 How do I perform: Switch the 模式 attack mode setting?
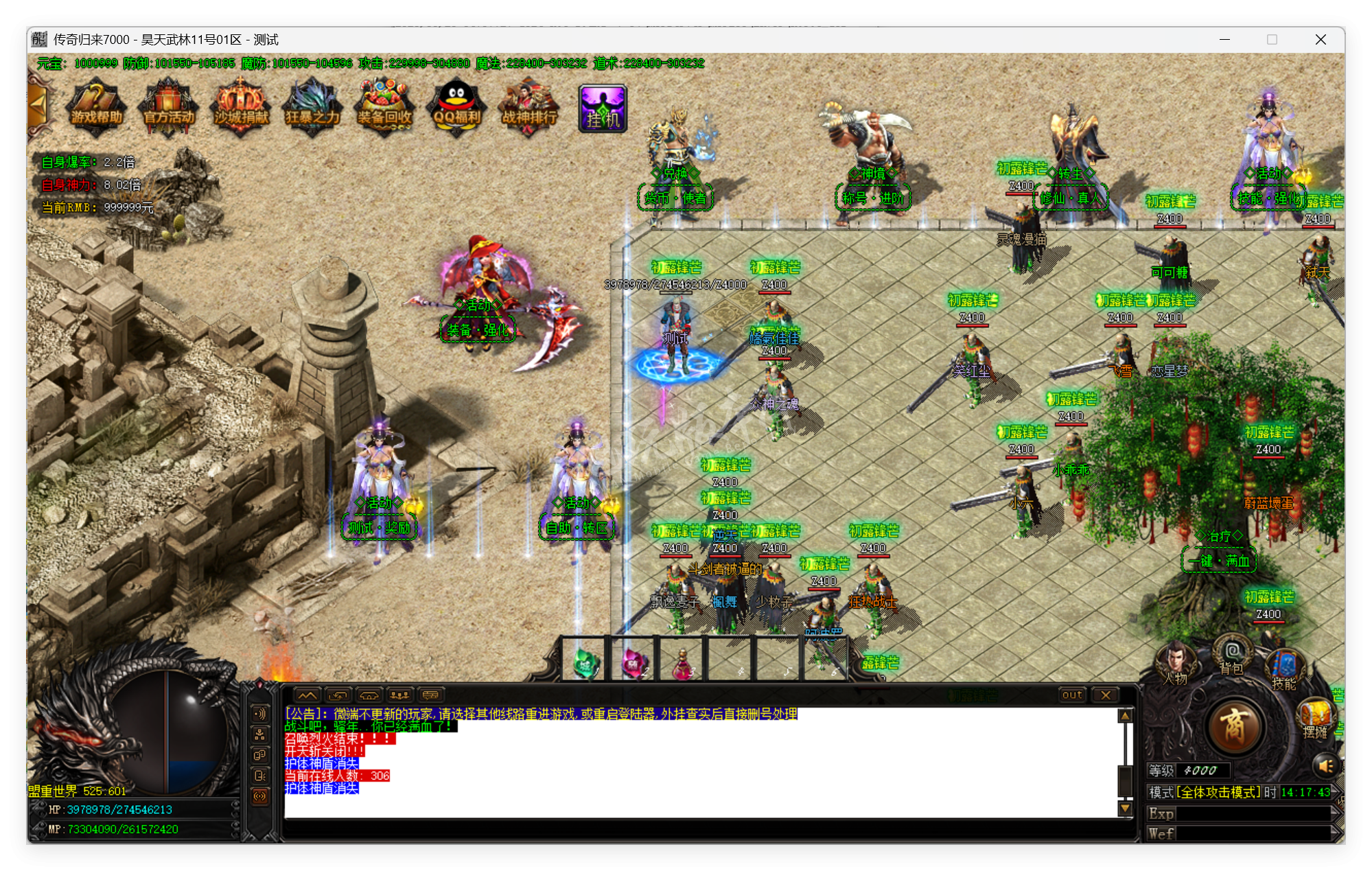point(1218,793)
